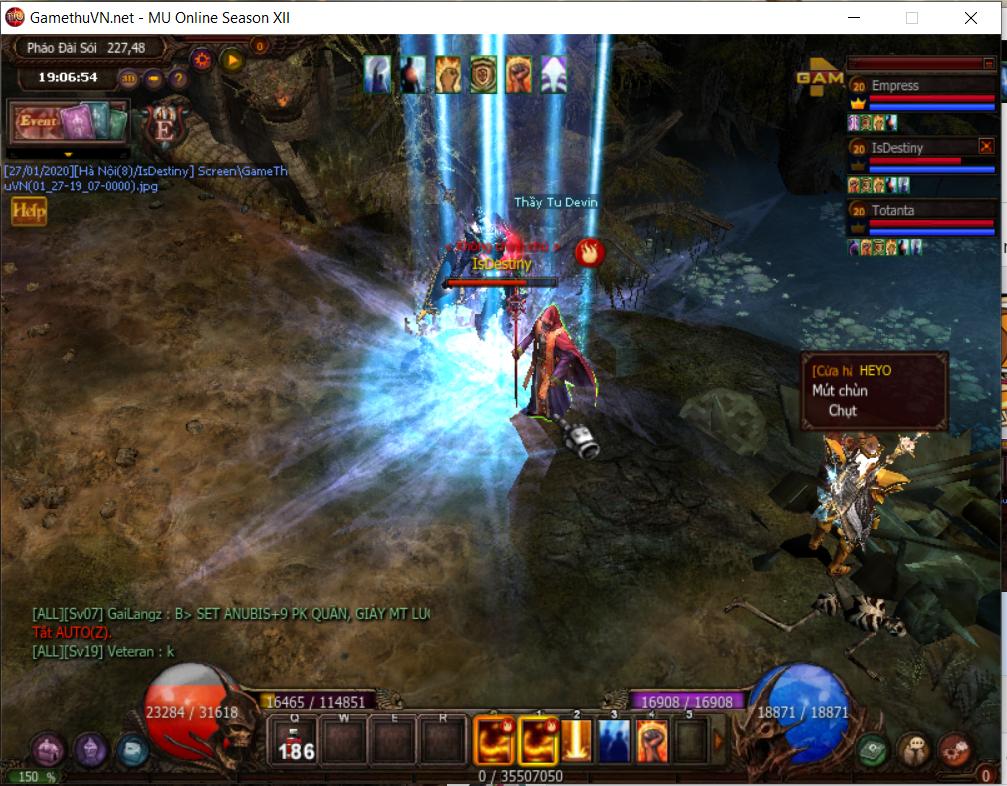Open the question mark help icon
The height and width of the screenshot is (786, 1007).
coord(178,78)
